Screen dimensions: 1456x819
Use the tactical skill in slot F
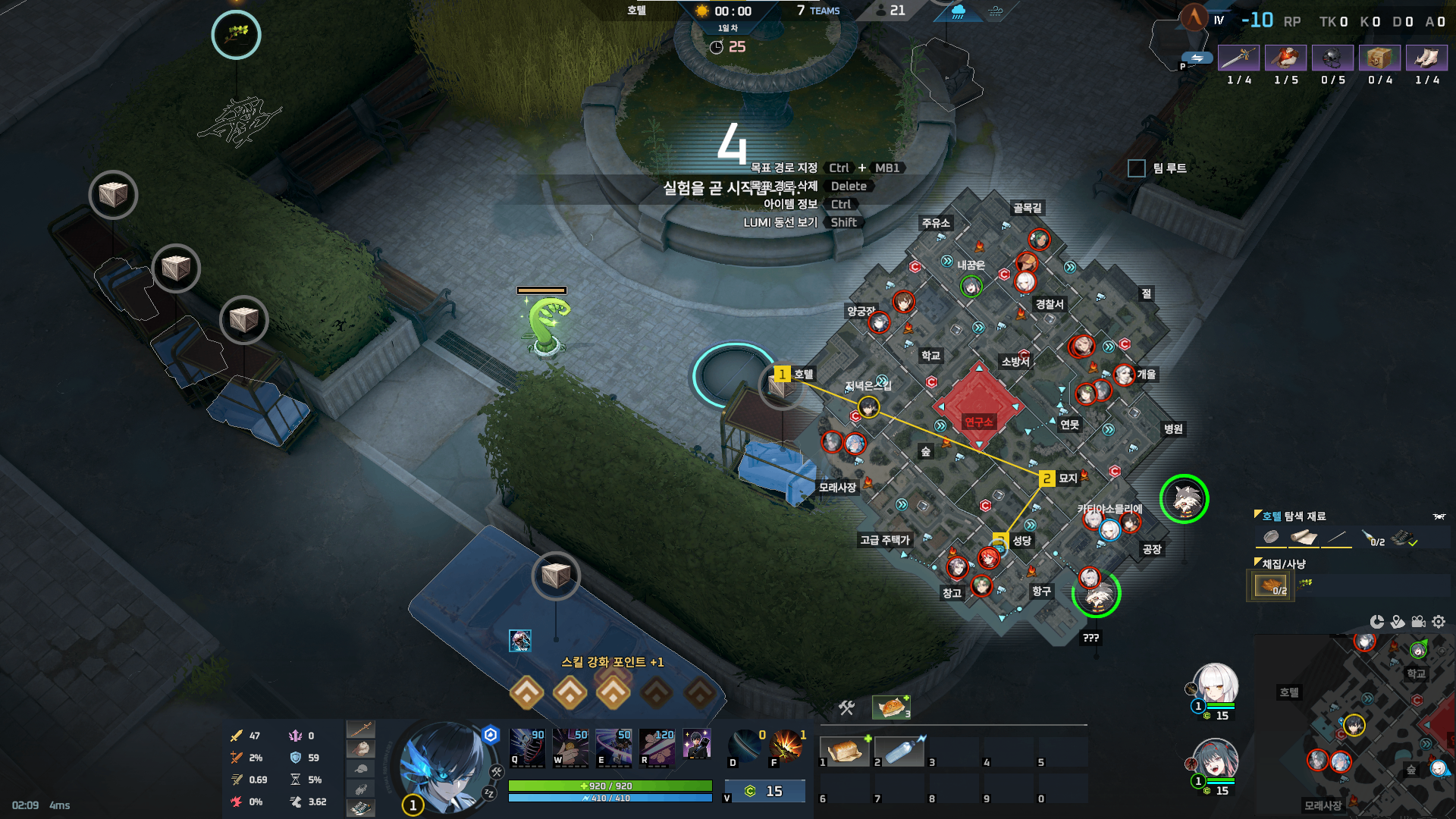(786, 746)
